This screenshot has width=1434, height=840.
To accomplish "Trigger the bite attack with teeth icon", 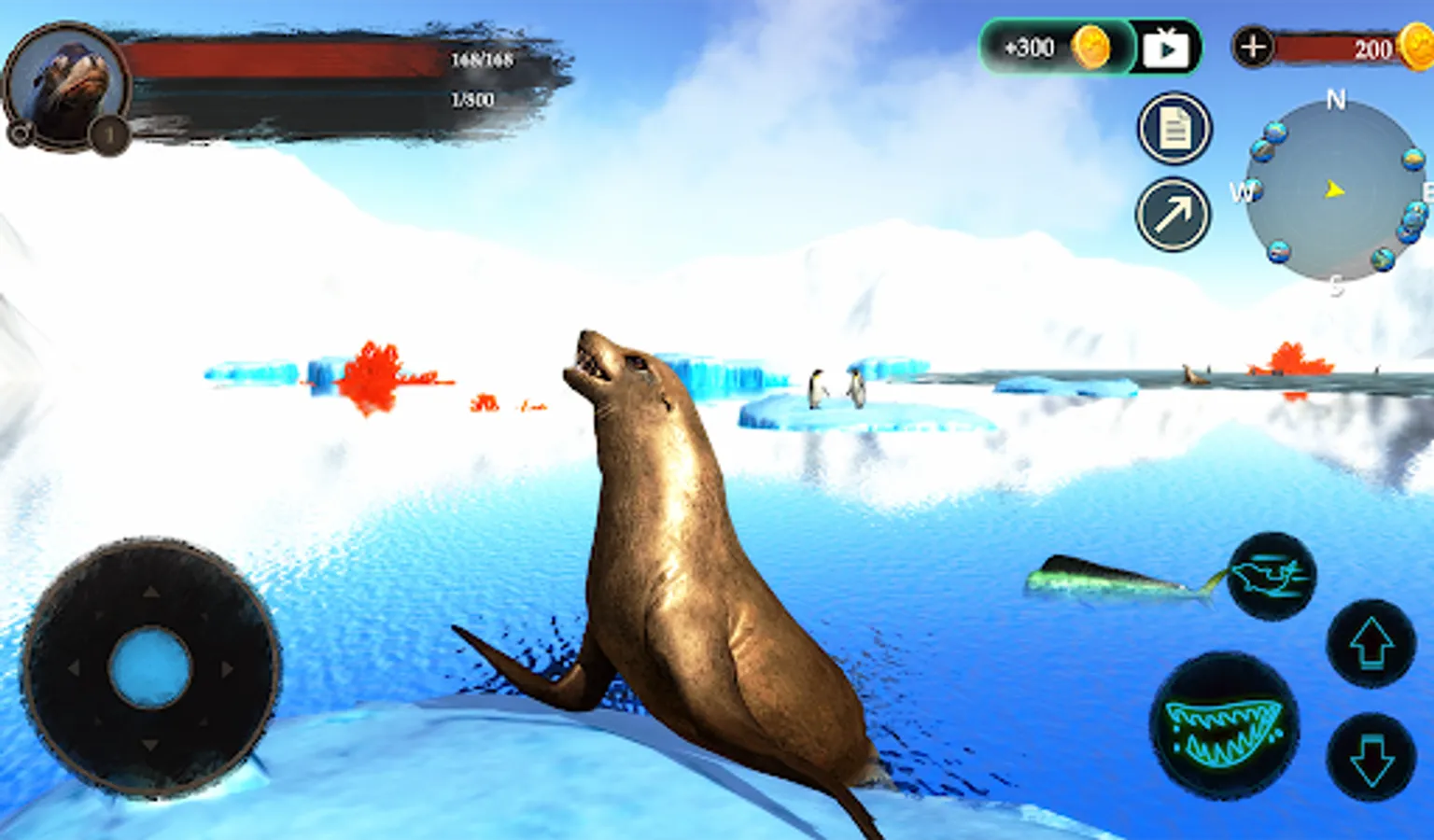I will click(1224, 727).
